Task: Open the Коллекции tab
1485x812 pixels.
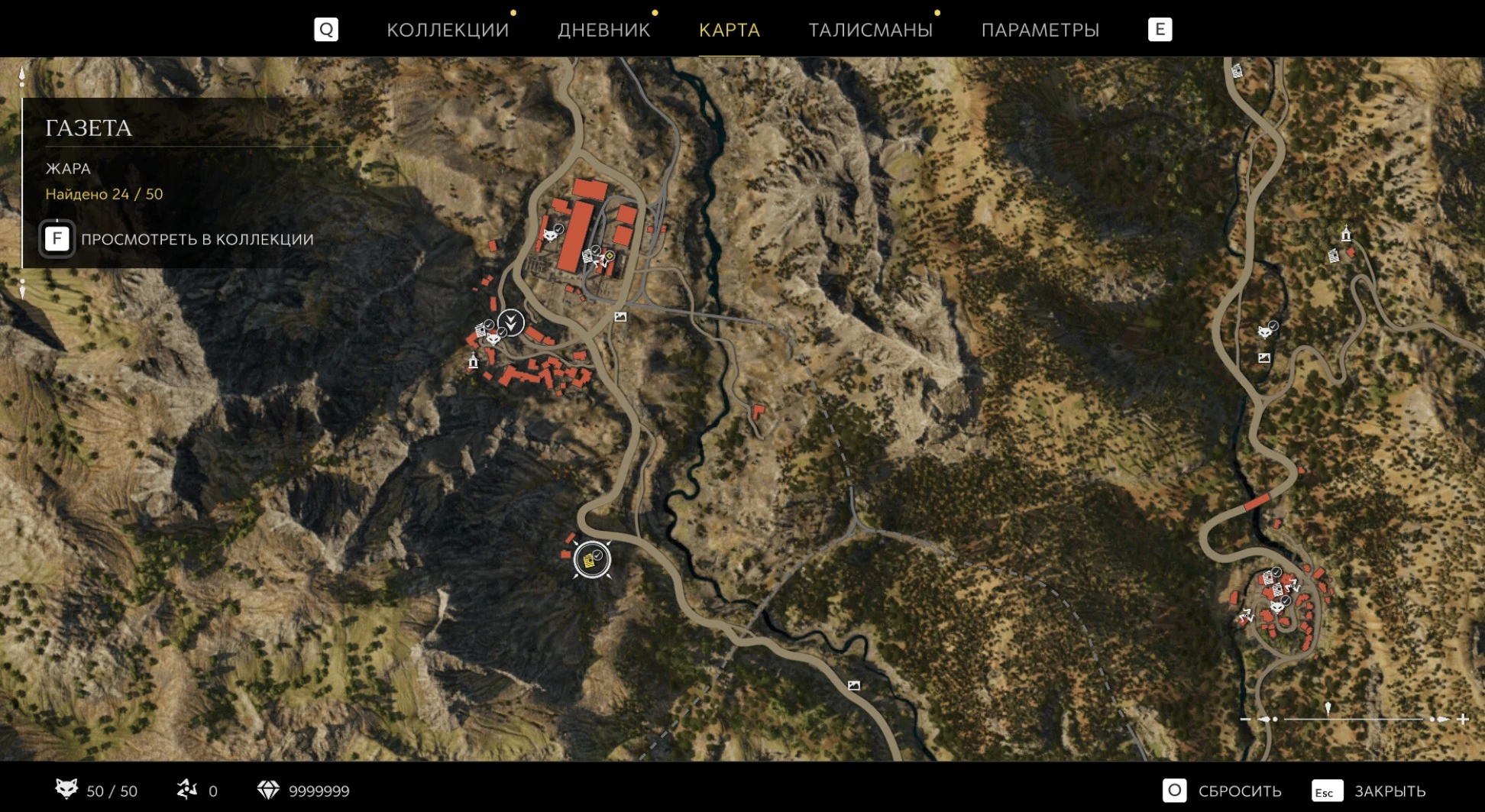Action: coord(447,30)
